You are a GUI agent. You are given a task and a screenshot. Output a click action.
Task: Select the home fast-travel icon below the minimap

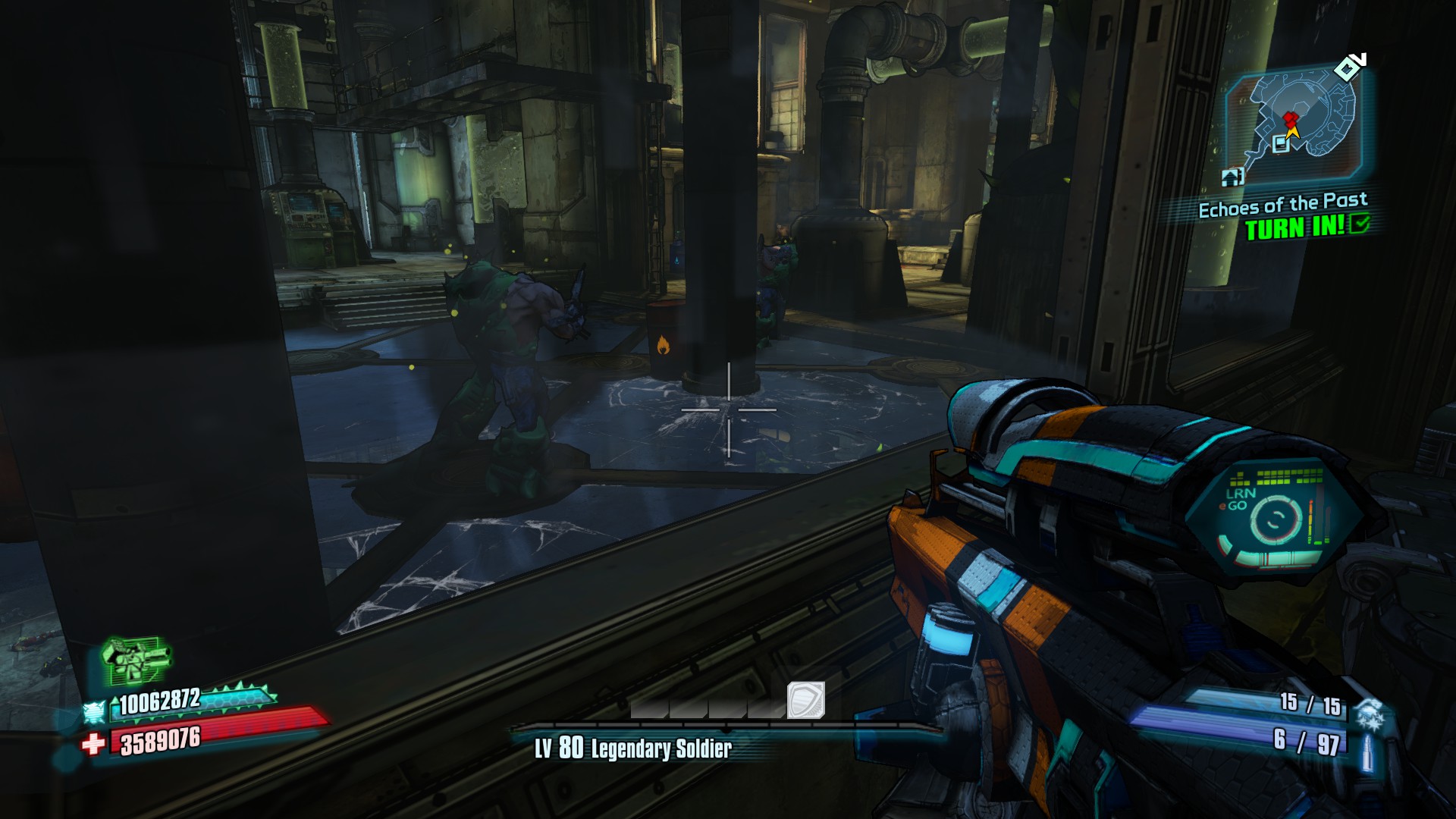click(x=1232, y=176)
